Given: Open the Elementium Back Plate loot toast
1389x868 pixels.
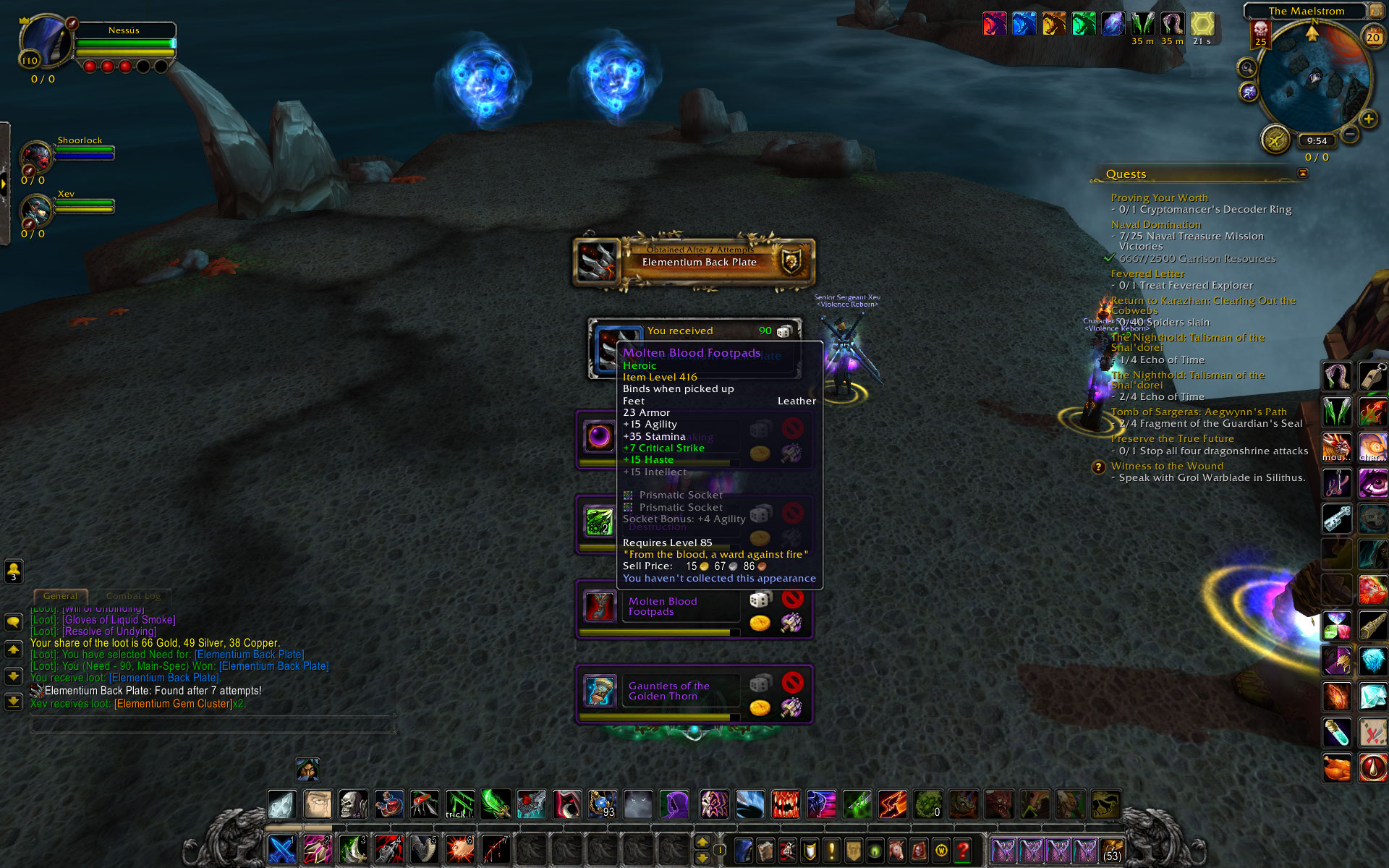Looking at the screenshot, I should tap(694, 261).
